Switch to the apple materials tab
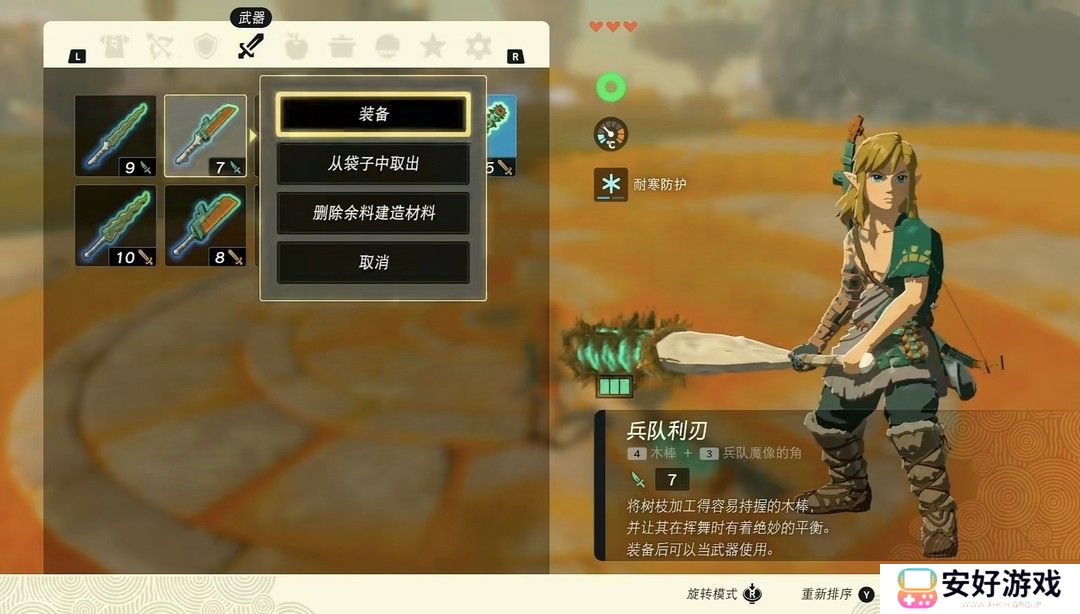Screen dimensions: 1080x614 [296, 46]
